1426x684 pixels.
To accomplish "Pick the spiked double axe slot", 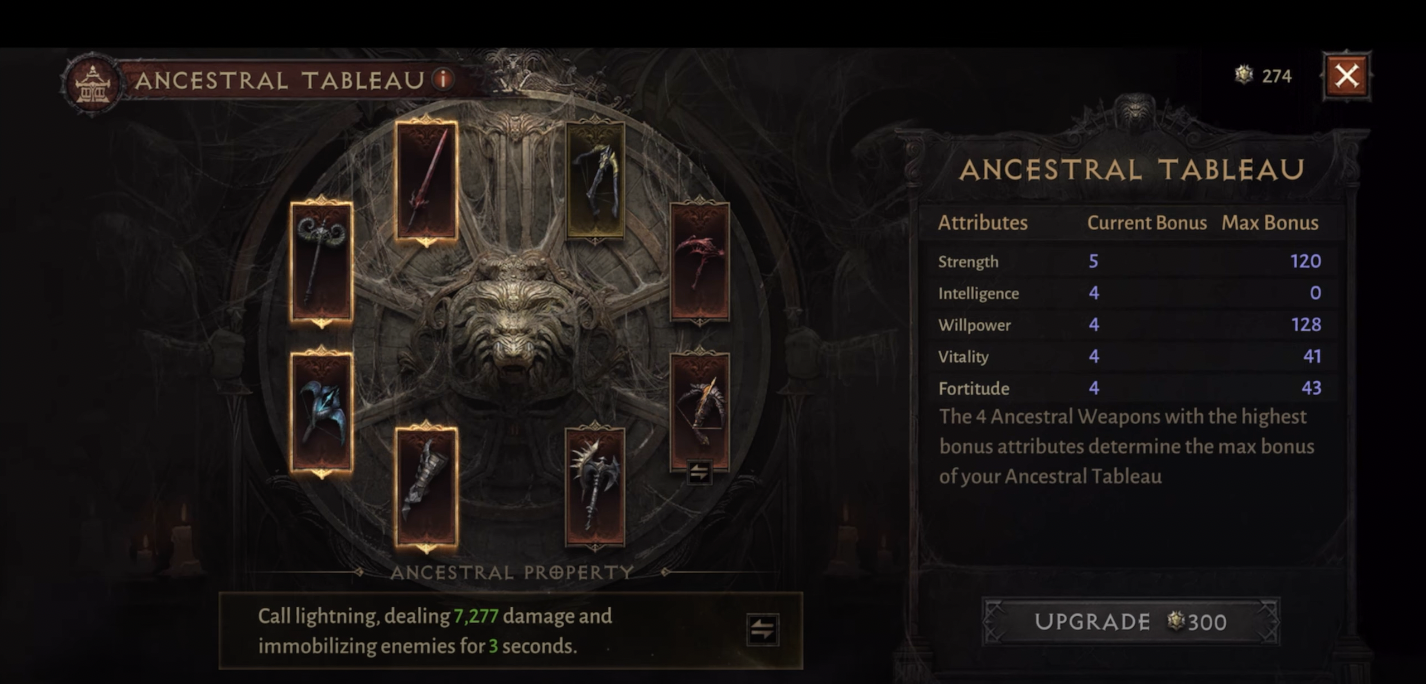I will point(595,487).
